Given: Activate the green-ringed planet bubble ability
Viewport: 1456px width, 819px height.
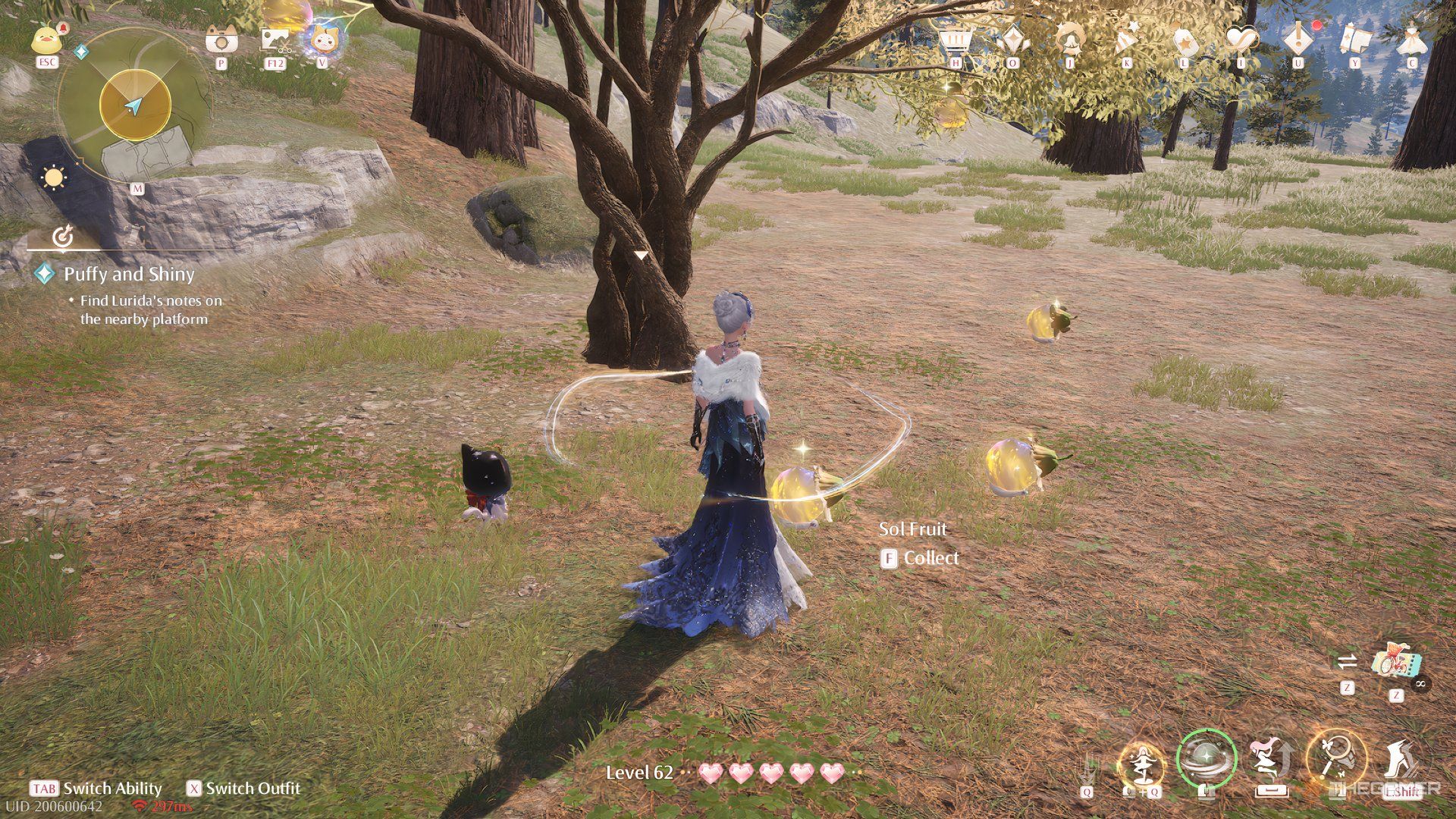Looking at the screenshot, I should coord(1206,758).
